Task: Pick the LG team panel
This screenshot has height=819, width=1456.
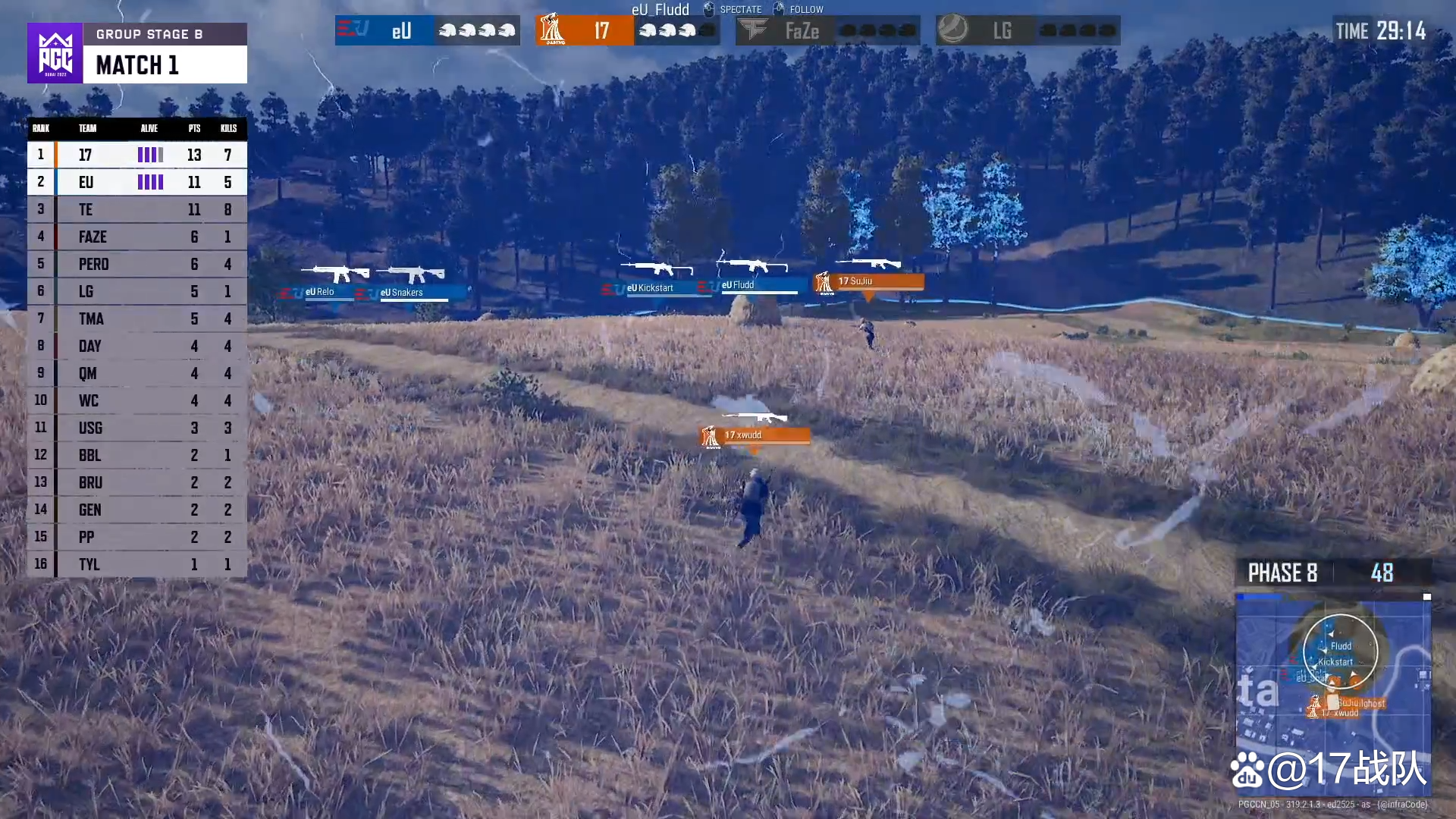Action: point(1028,30)
